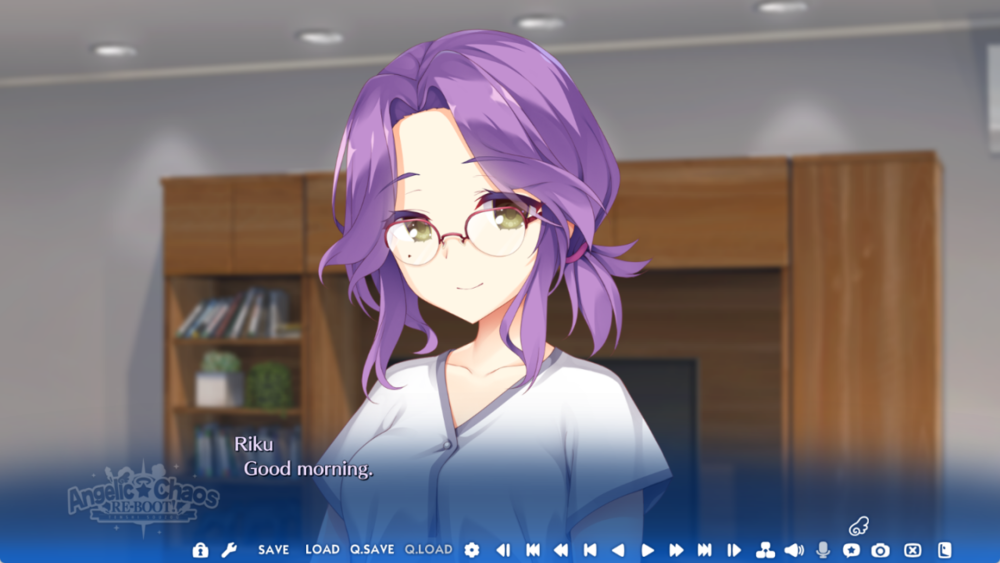Click the left triangle-with-bar step back icon

(503, 550)
